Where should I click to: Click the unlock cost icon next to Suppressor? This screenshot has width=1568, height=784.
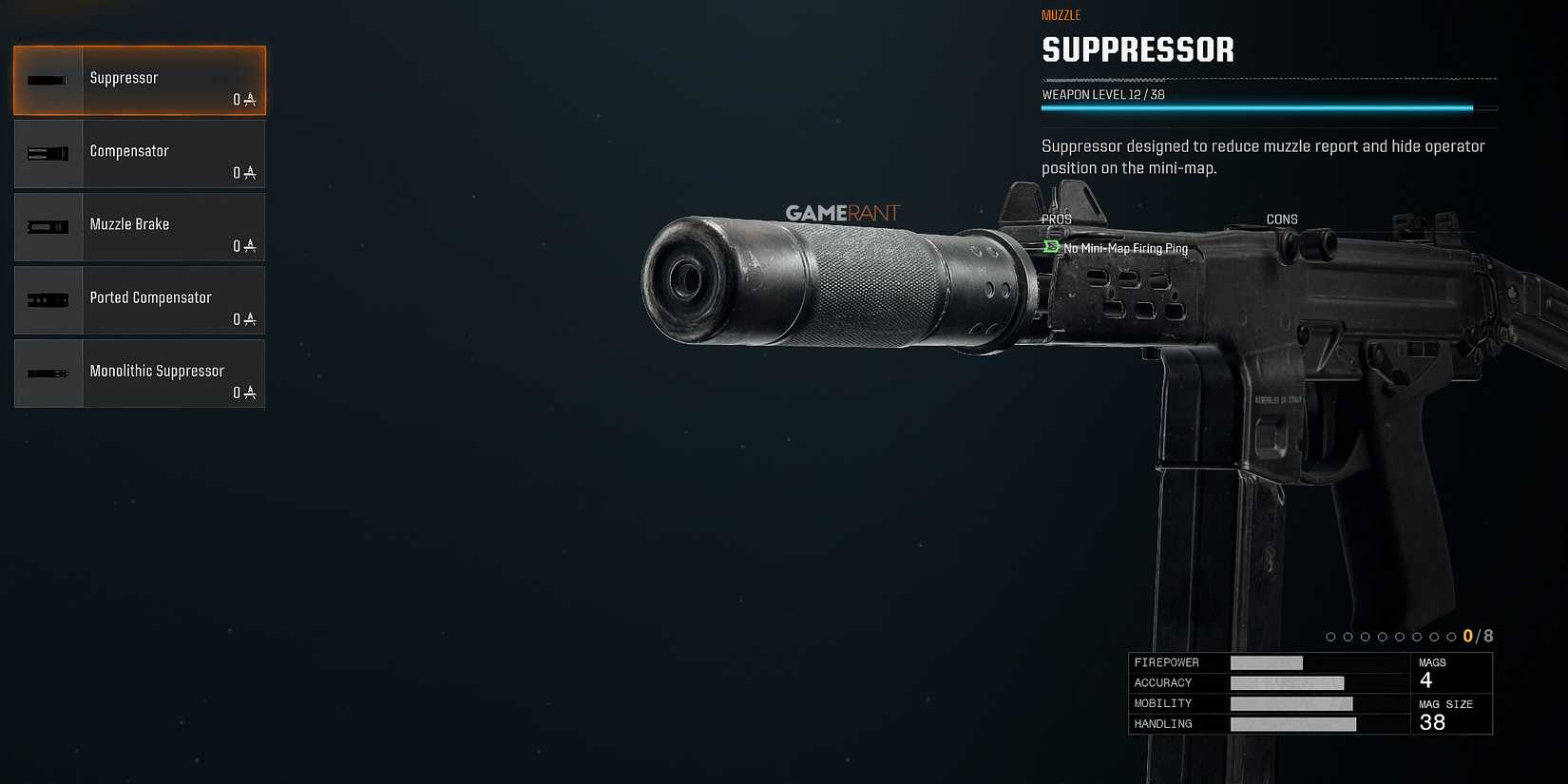[x=248, y=99]
